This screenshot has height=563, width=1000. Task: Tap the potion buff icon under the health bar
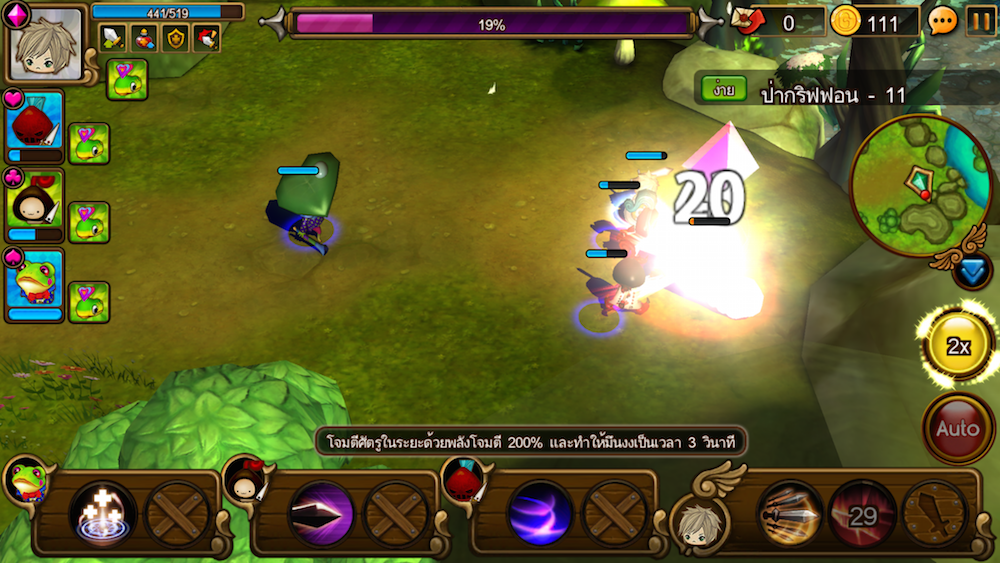coord(145,38)
